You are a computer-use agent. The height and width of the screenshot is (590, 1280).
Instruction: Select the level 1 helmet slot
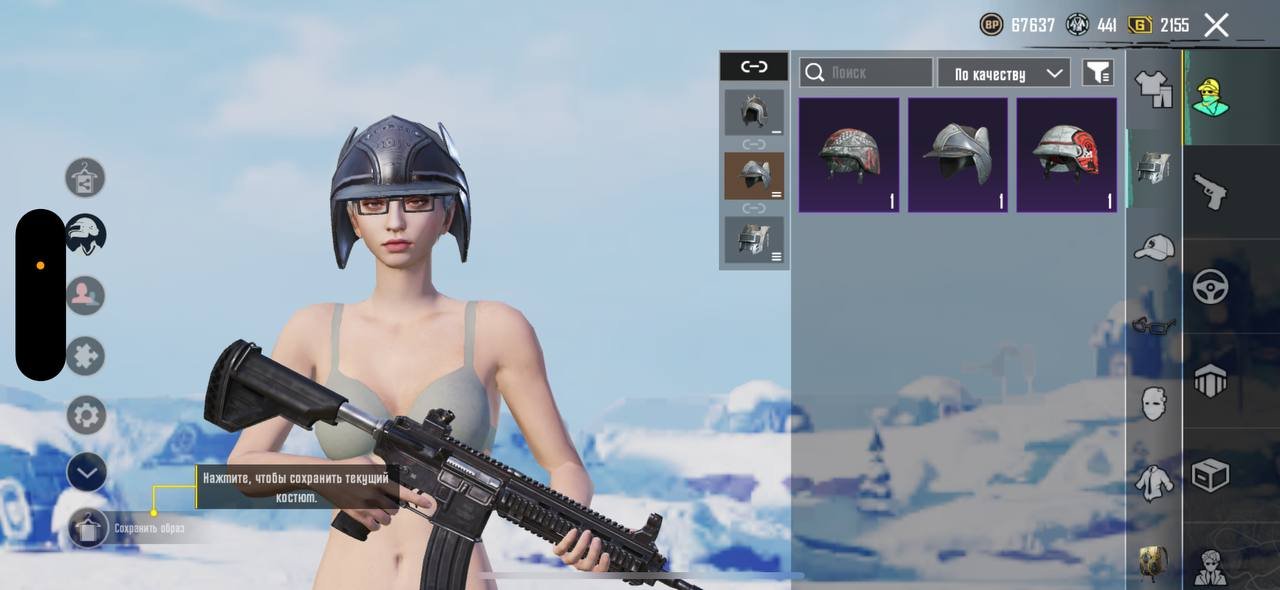click(x=754, y=112)
